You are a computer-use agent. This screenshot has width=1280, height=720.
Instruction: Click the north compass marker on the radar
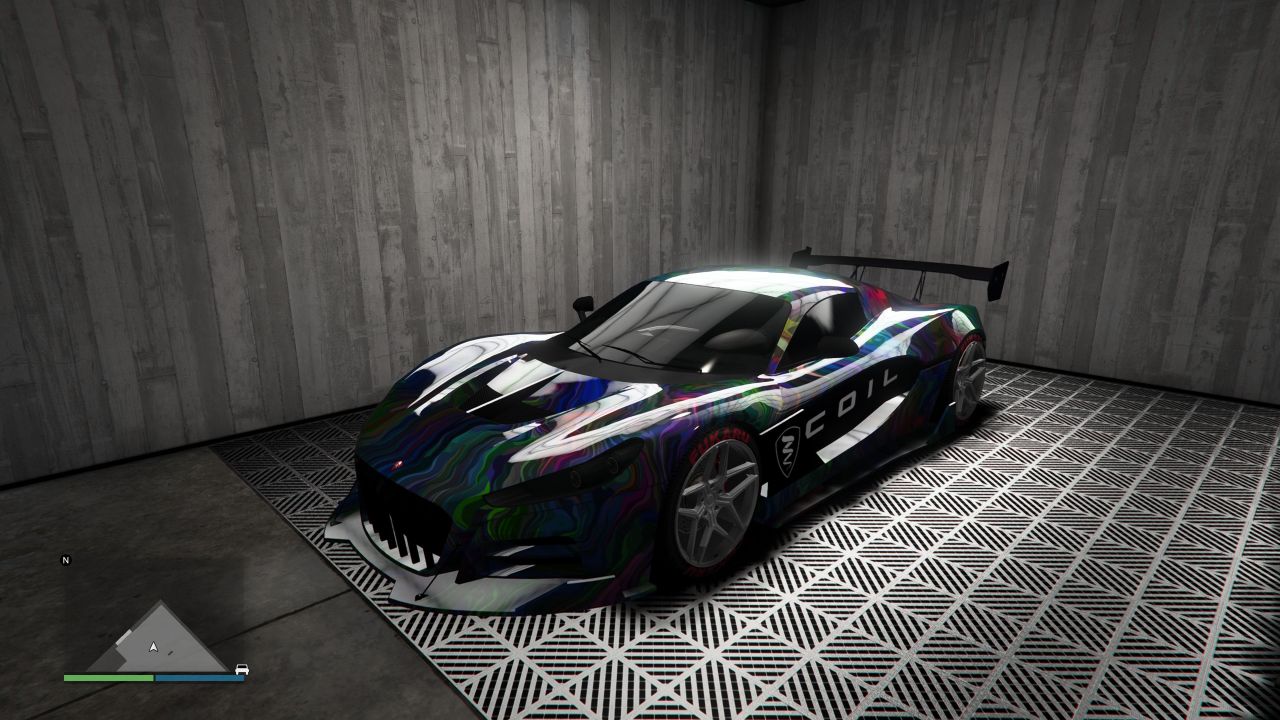pos(66,560)
